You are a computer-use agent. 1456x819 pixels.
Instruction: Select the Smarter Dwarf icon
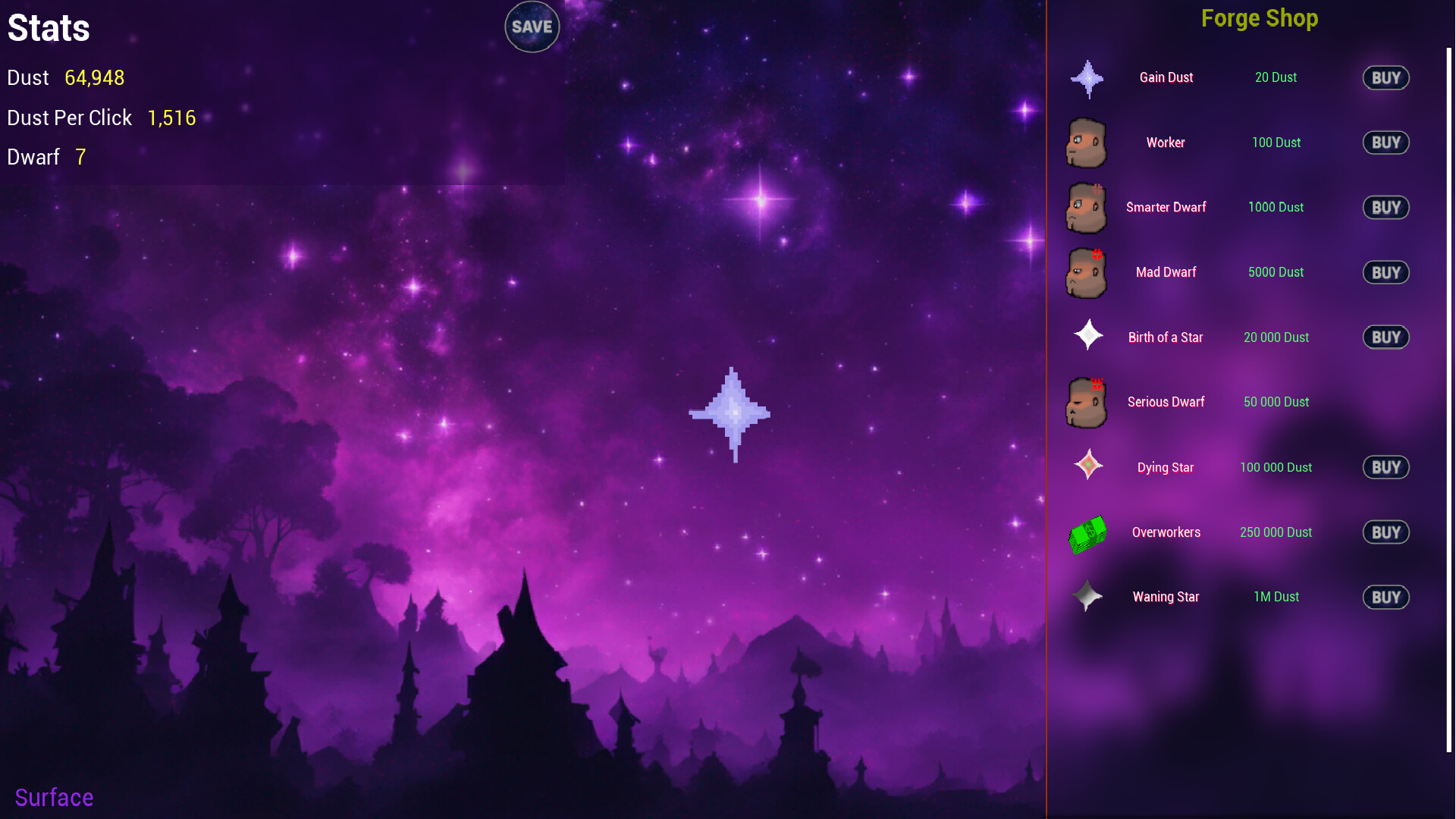(x=1087, y=207)
